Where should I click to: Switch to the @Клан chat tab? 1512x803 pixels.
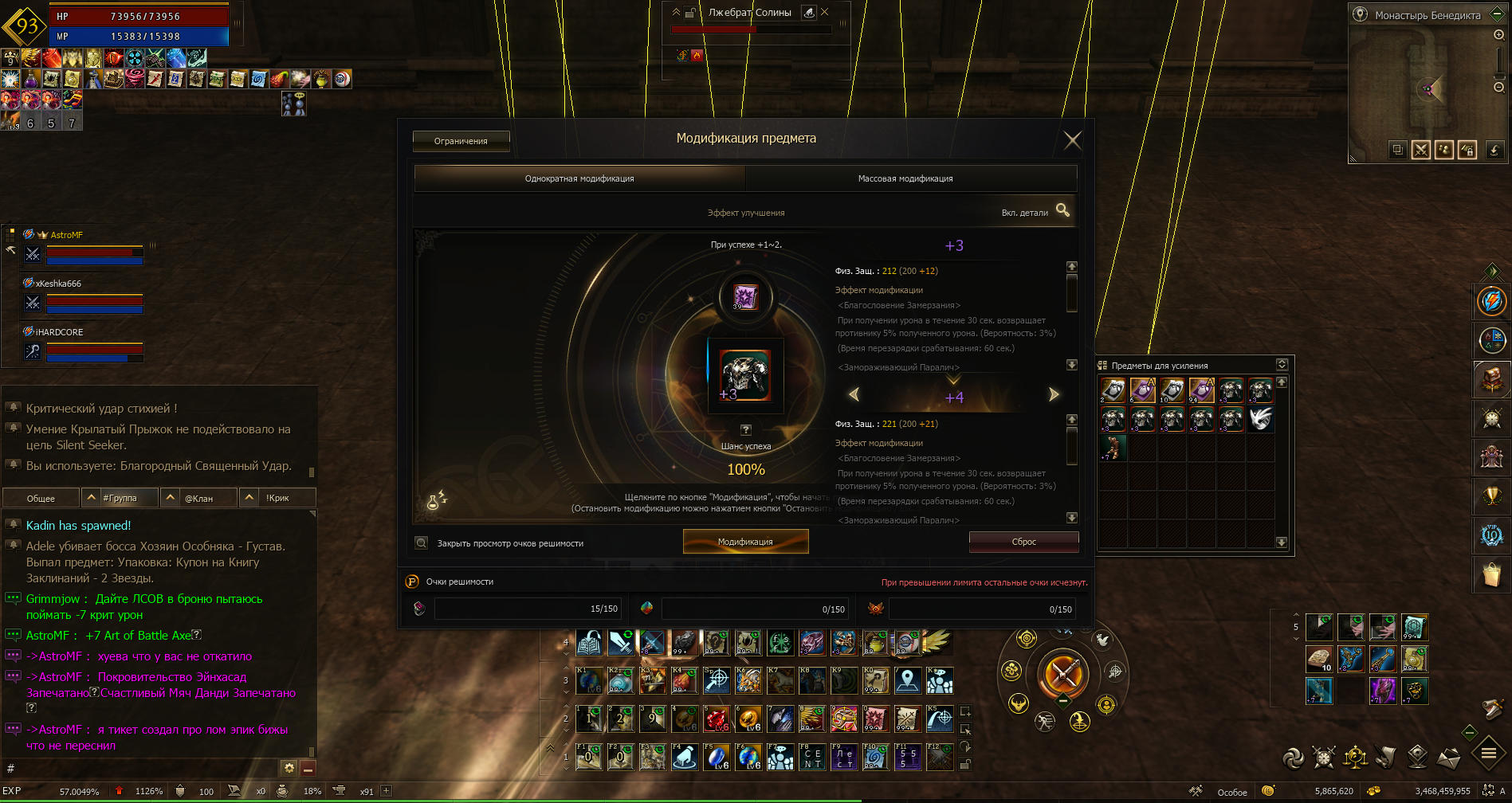coord(198,498)
